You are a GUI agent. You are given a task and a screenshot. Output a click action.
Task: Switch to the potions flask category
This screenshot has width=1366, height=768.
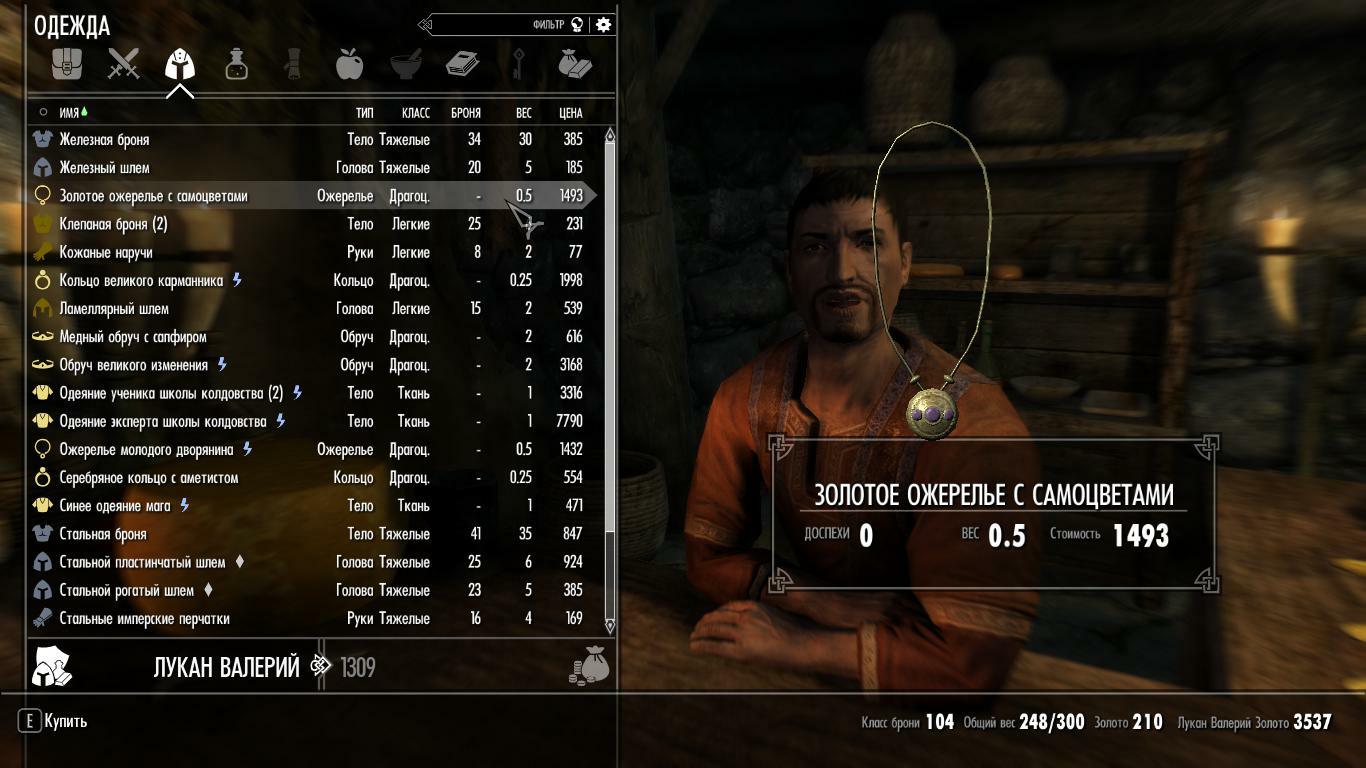pyautogui.click(x=236, y=64)
